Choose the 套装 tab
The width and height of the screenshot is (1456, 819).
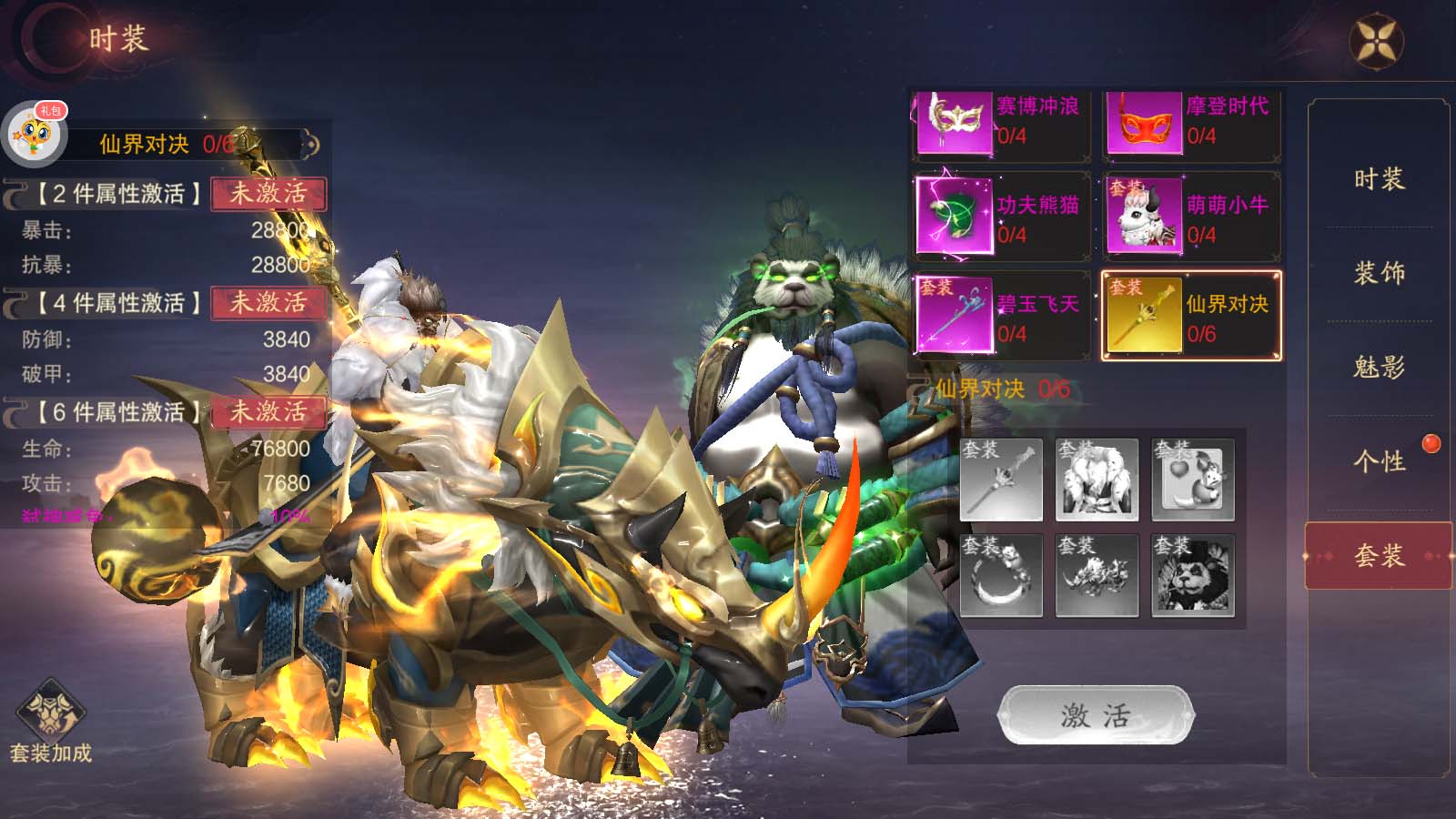[x=1379, y=556]
